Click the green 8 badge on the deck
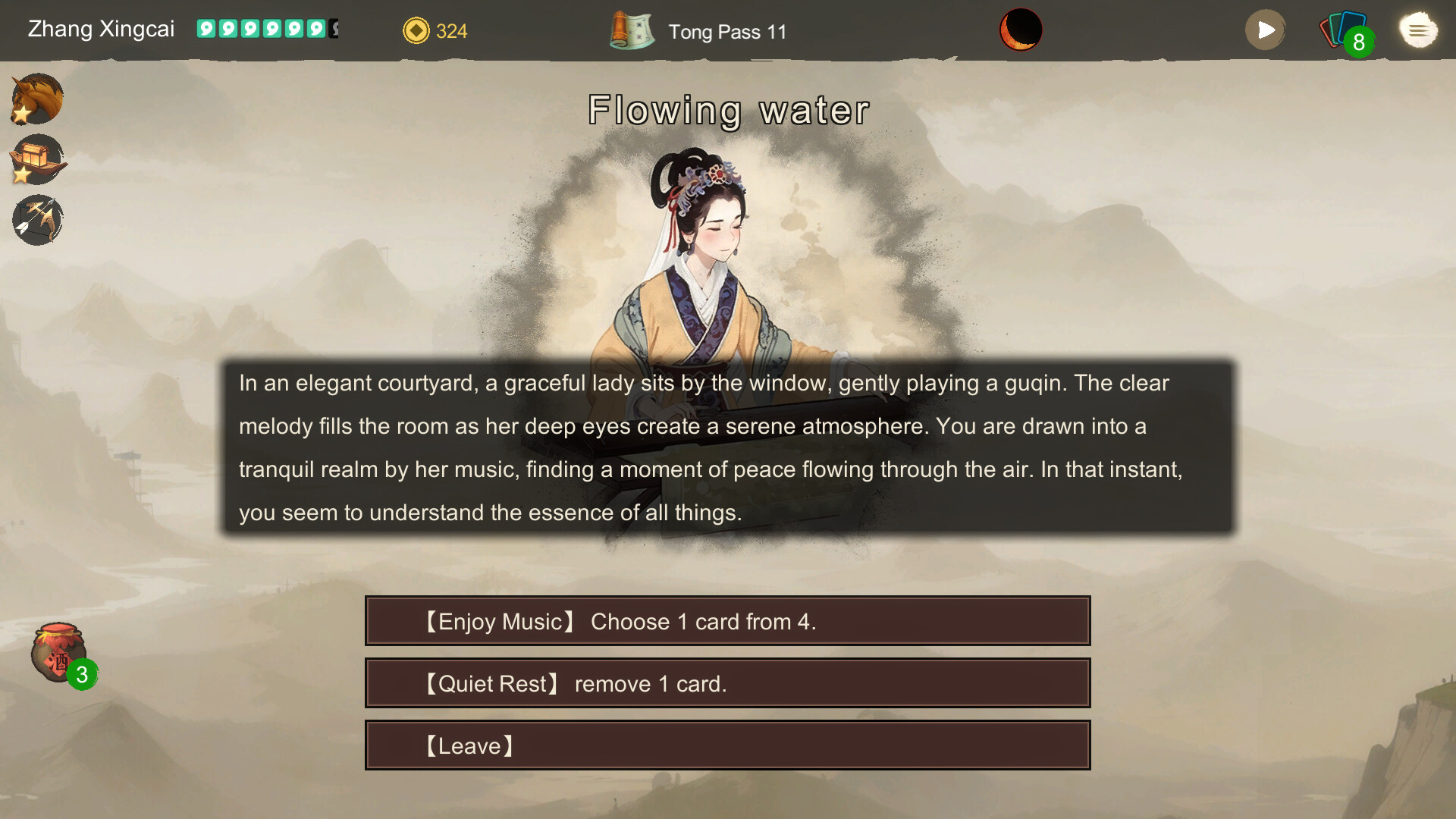Screen dimensions: 1456x819 [x=1360, y=42]
